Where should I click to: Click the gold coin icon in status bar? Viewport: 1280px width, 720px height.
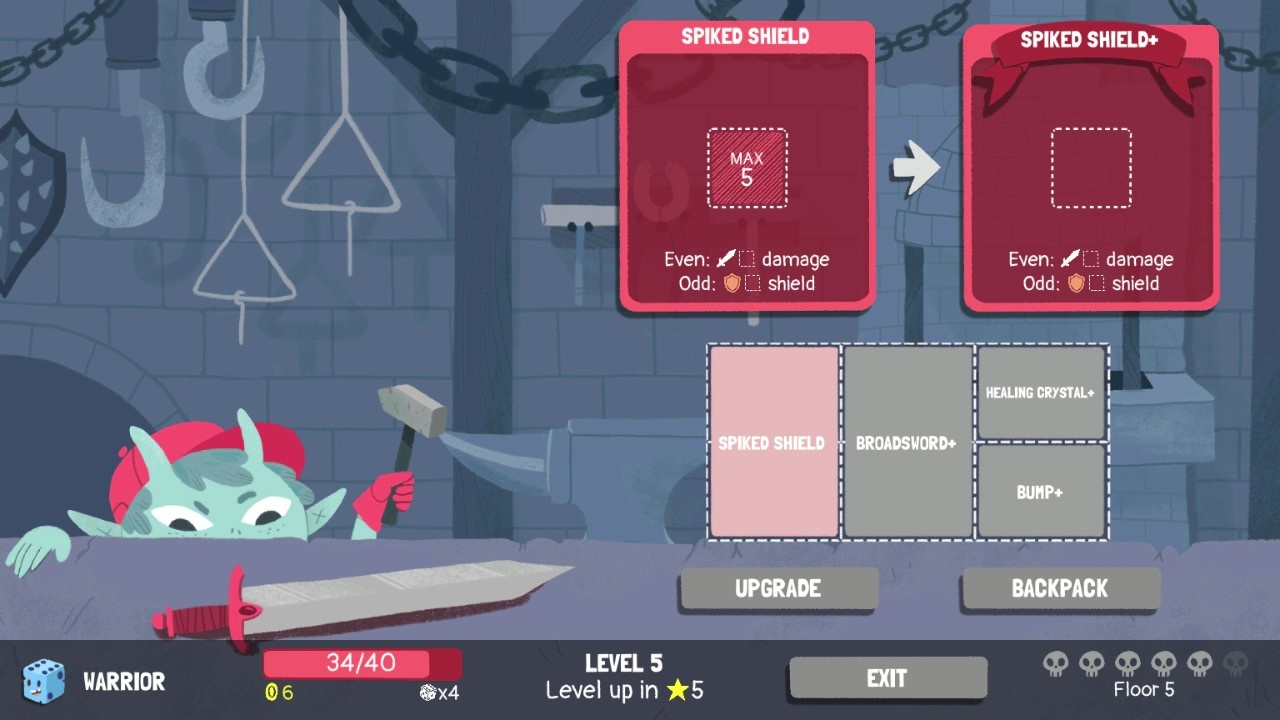(271, 690)
